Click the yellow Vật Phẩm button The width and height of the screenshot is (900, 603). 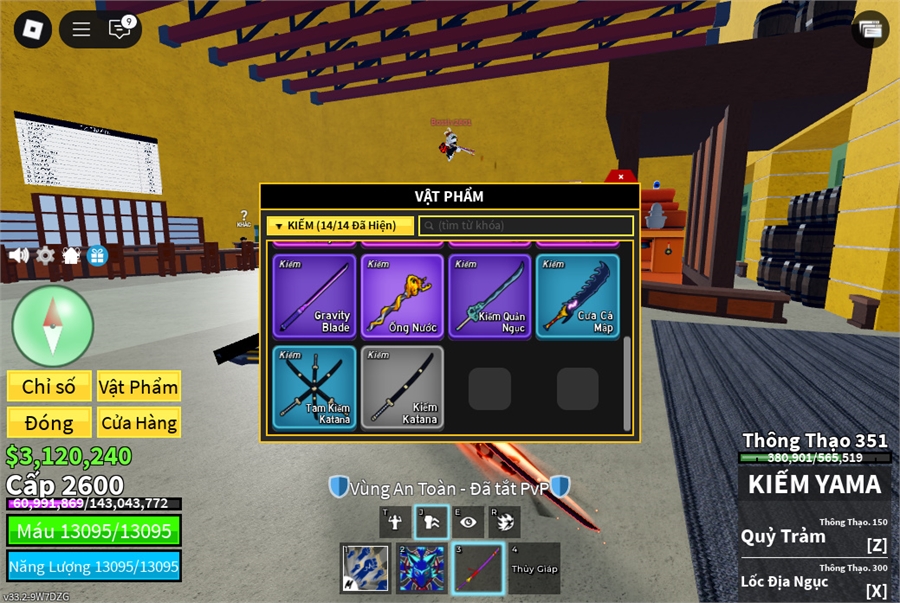[139, 387]
